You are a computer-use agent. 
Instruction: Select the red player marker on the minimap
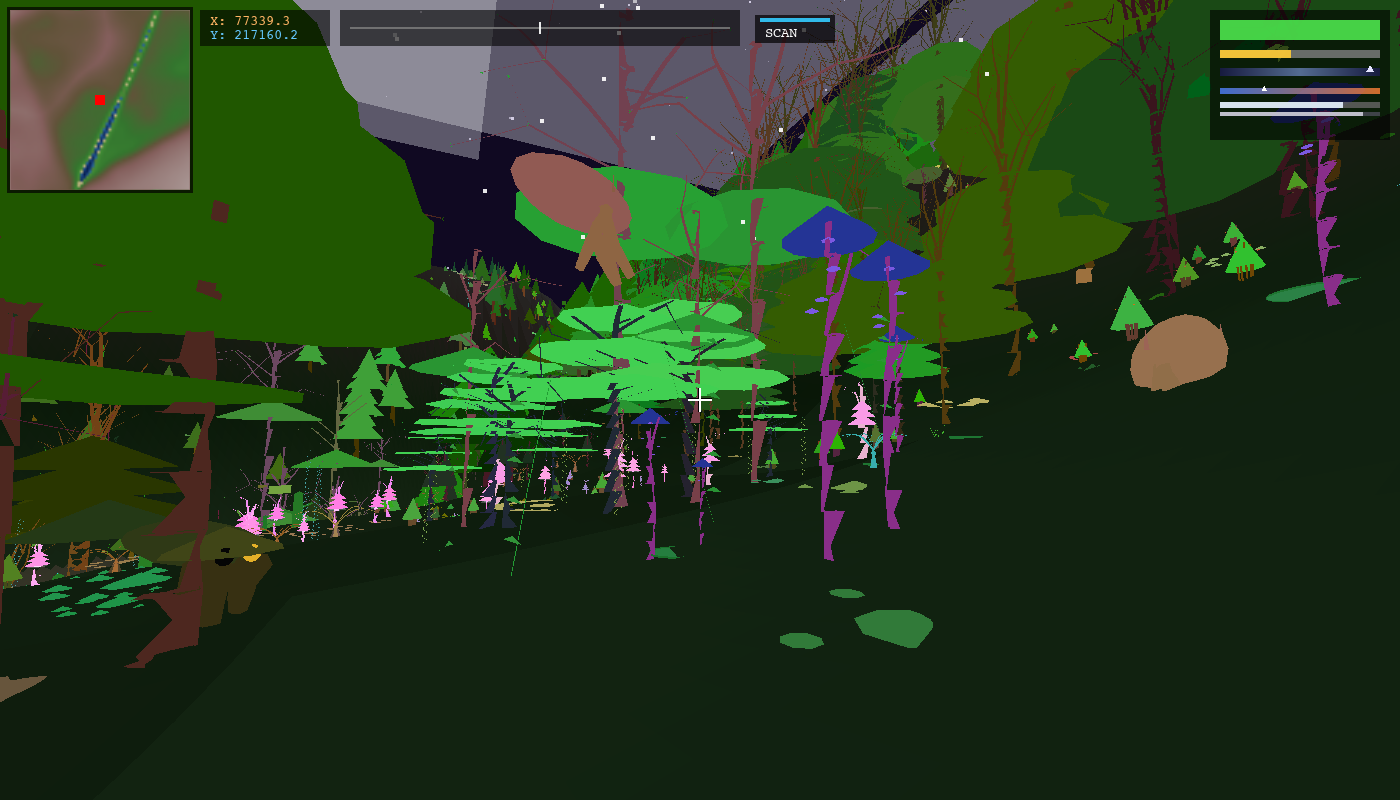98,97
